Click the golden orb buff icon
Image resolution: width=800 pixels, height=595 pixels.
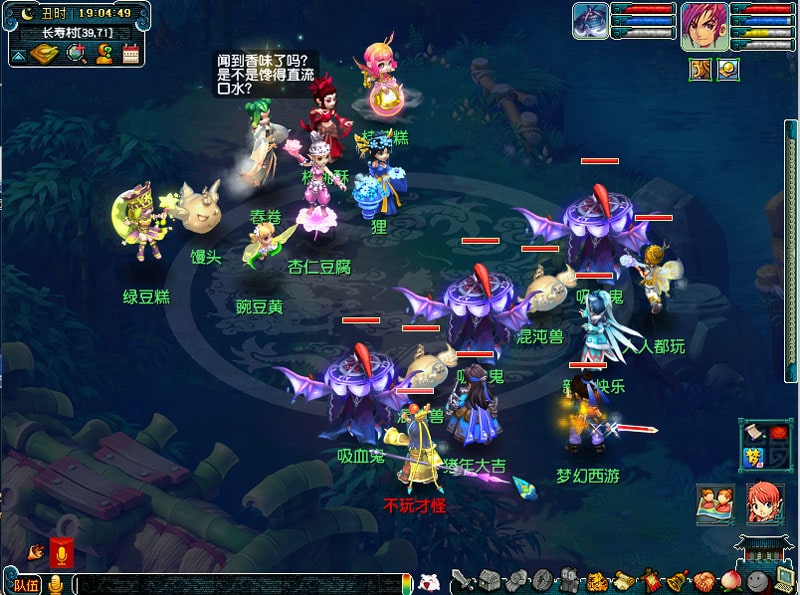point(728,69)
